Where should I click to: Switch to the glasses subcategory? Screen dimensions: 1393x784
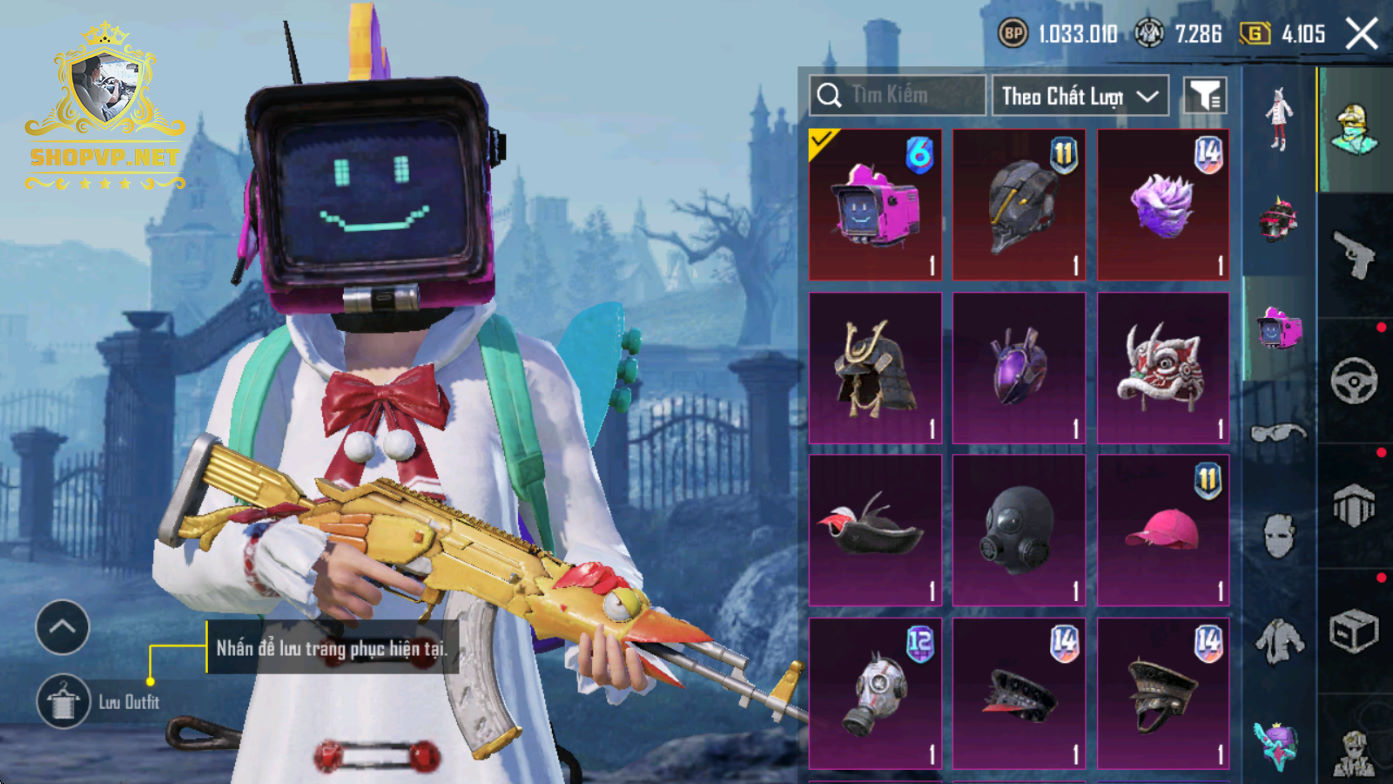pyautogui.click(x=1279, y=433)
